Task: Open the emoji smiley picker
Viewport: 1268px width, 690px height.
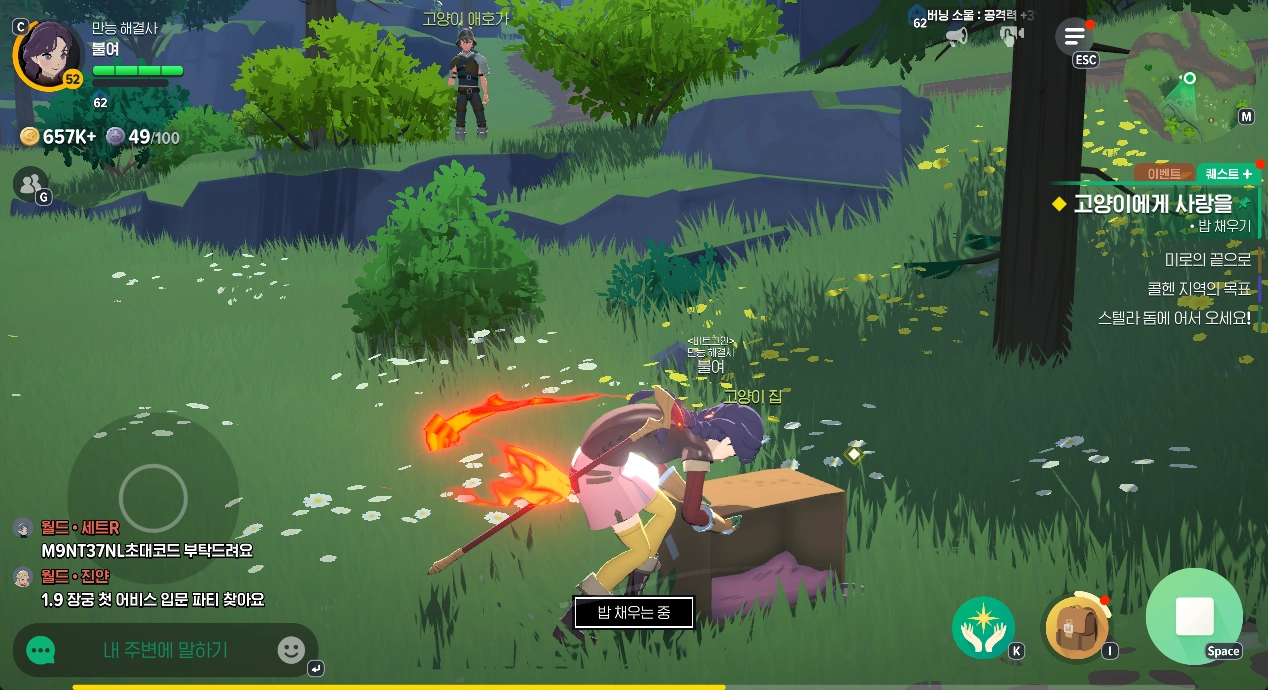Action: [291, 651]
